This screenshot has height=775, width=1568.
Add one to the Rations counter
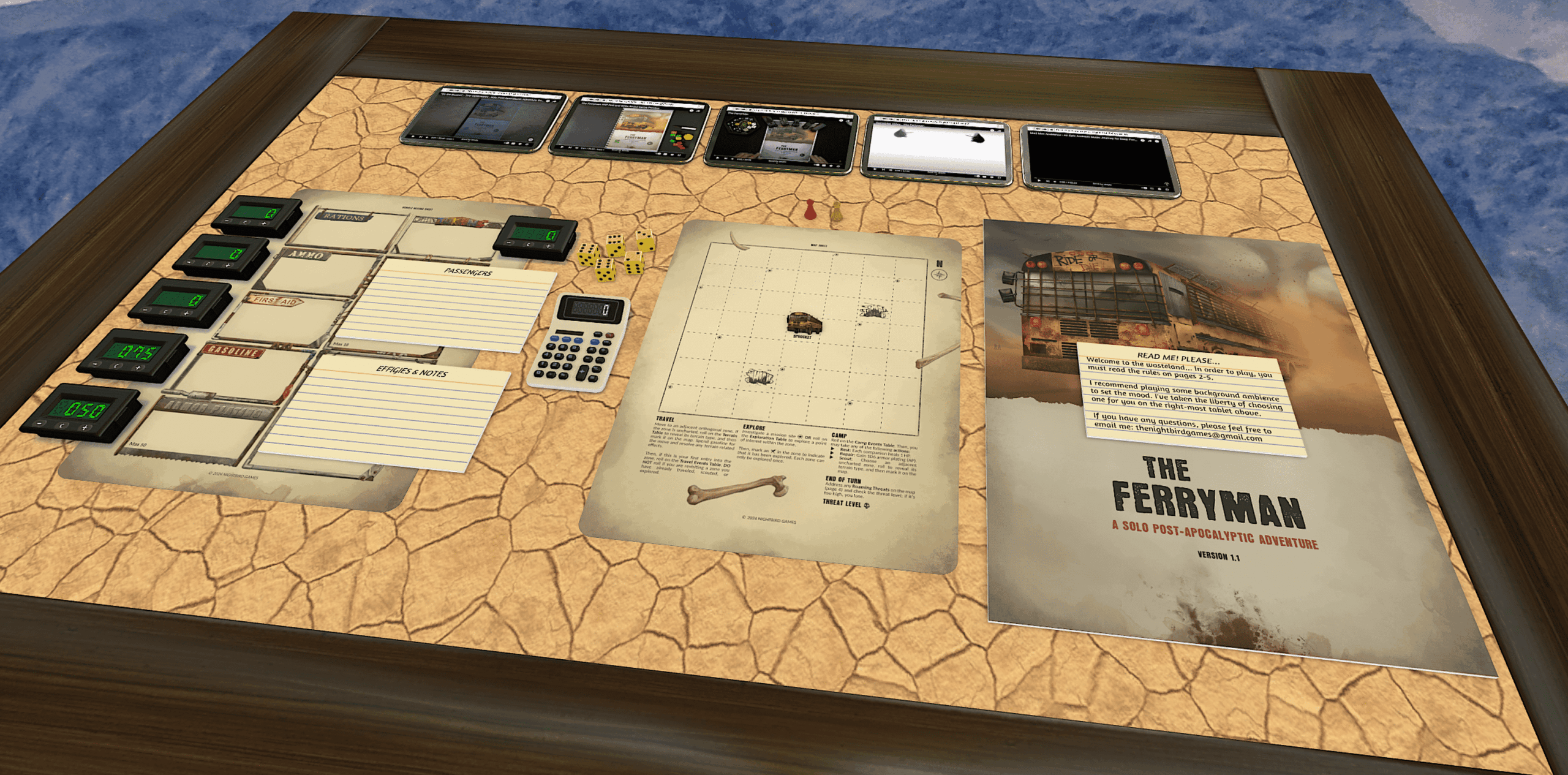point(264,224)
